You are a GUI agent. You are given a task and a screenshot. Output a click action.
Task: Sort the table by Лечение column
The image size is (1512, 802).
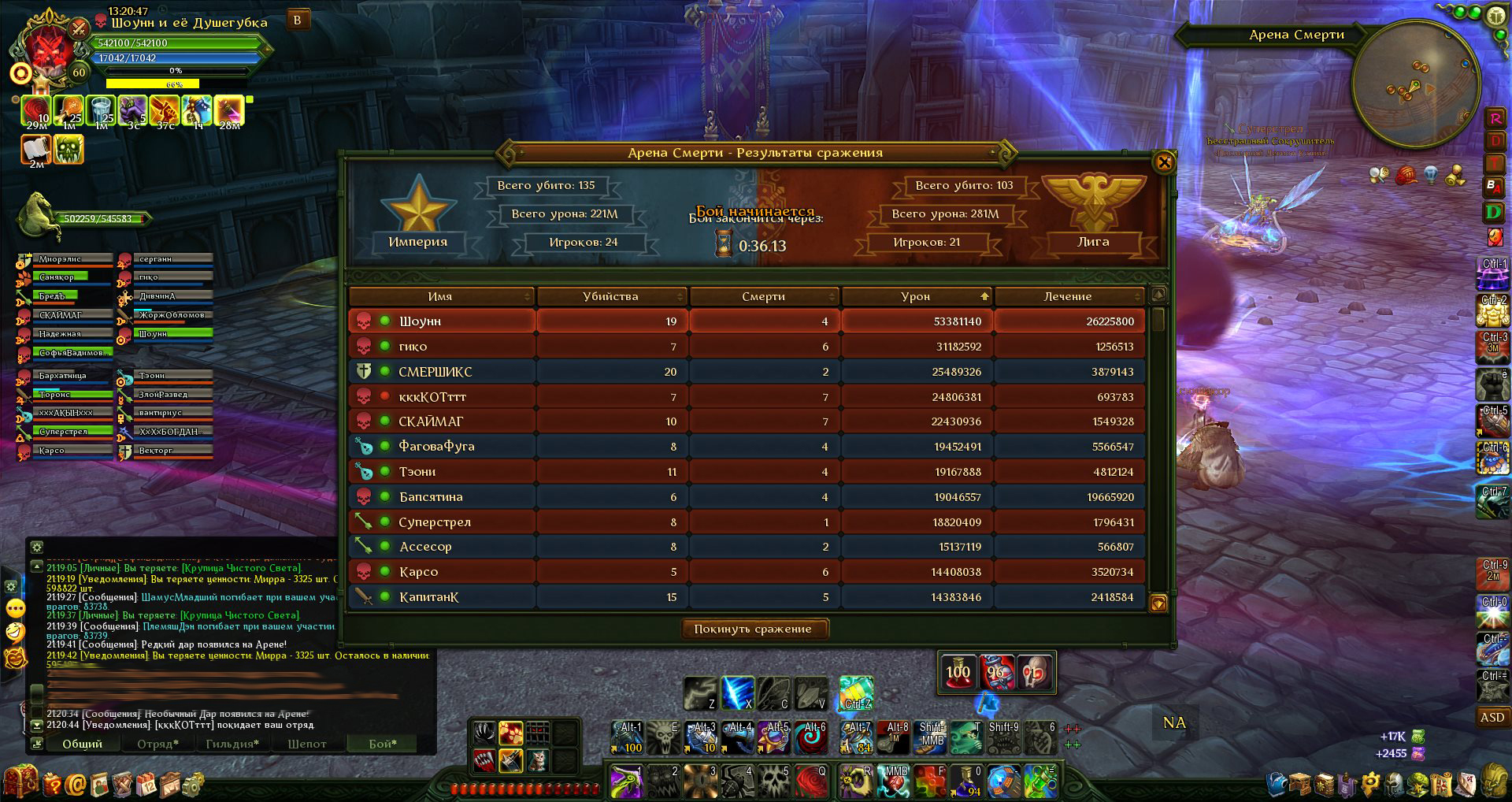click(x=1067, y=296)
